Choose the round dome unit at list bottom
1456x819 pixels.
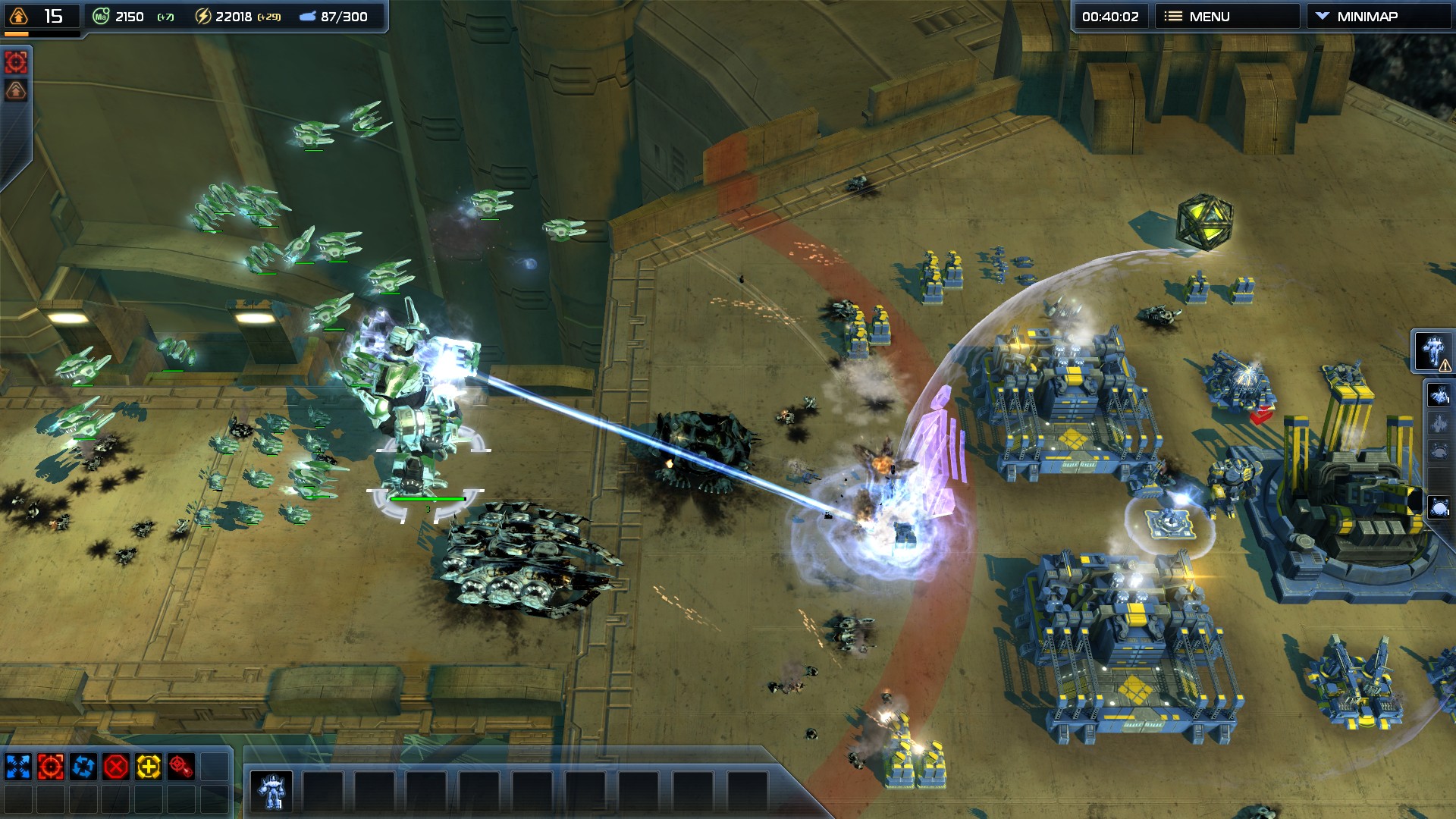point(1439,507)
